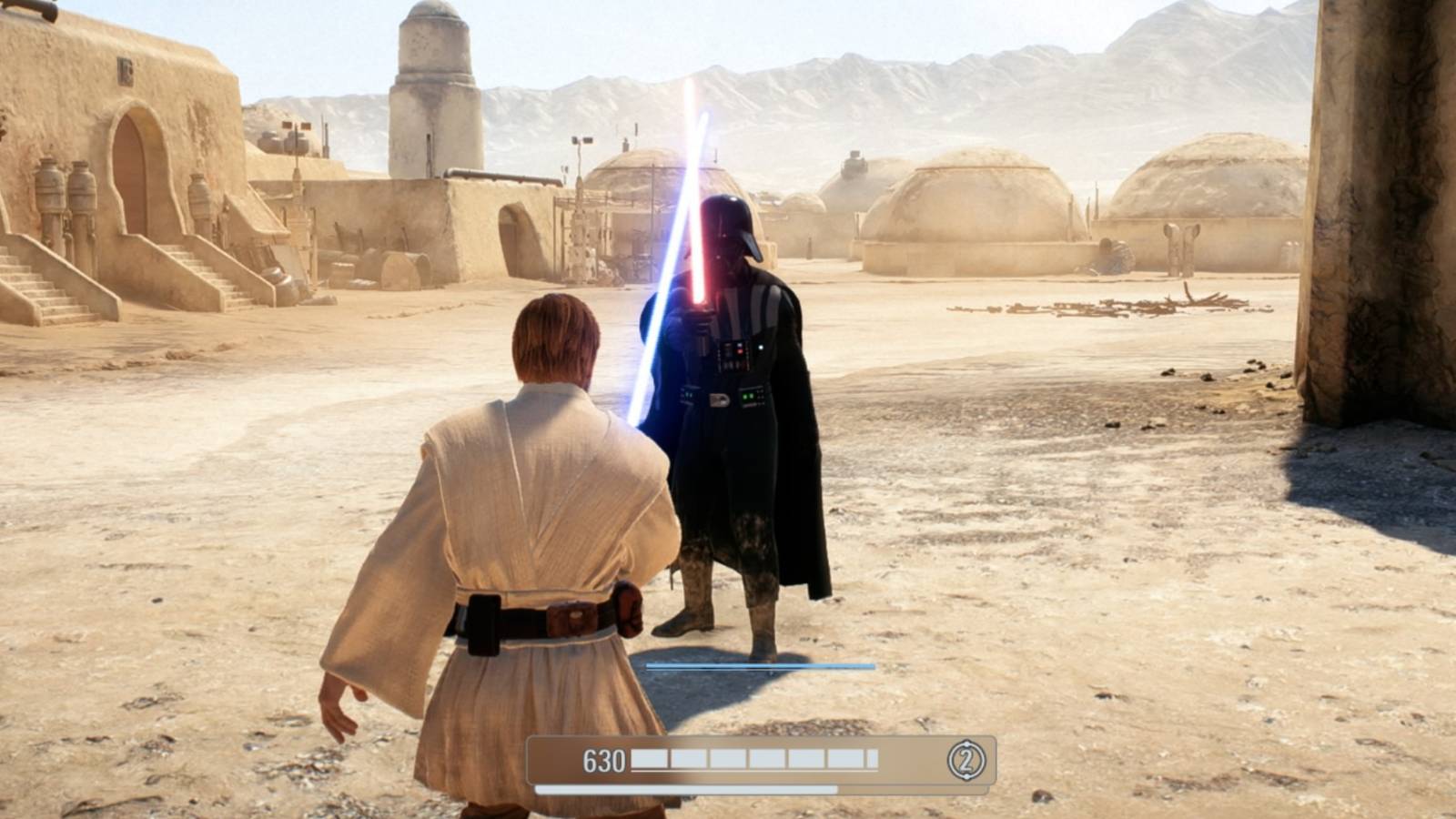Click the circled number 2 ability icon

pos(967,758)
